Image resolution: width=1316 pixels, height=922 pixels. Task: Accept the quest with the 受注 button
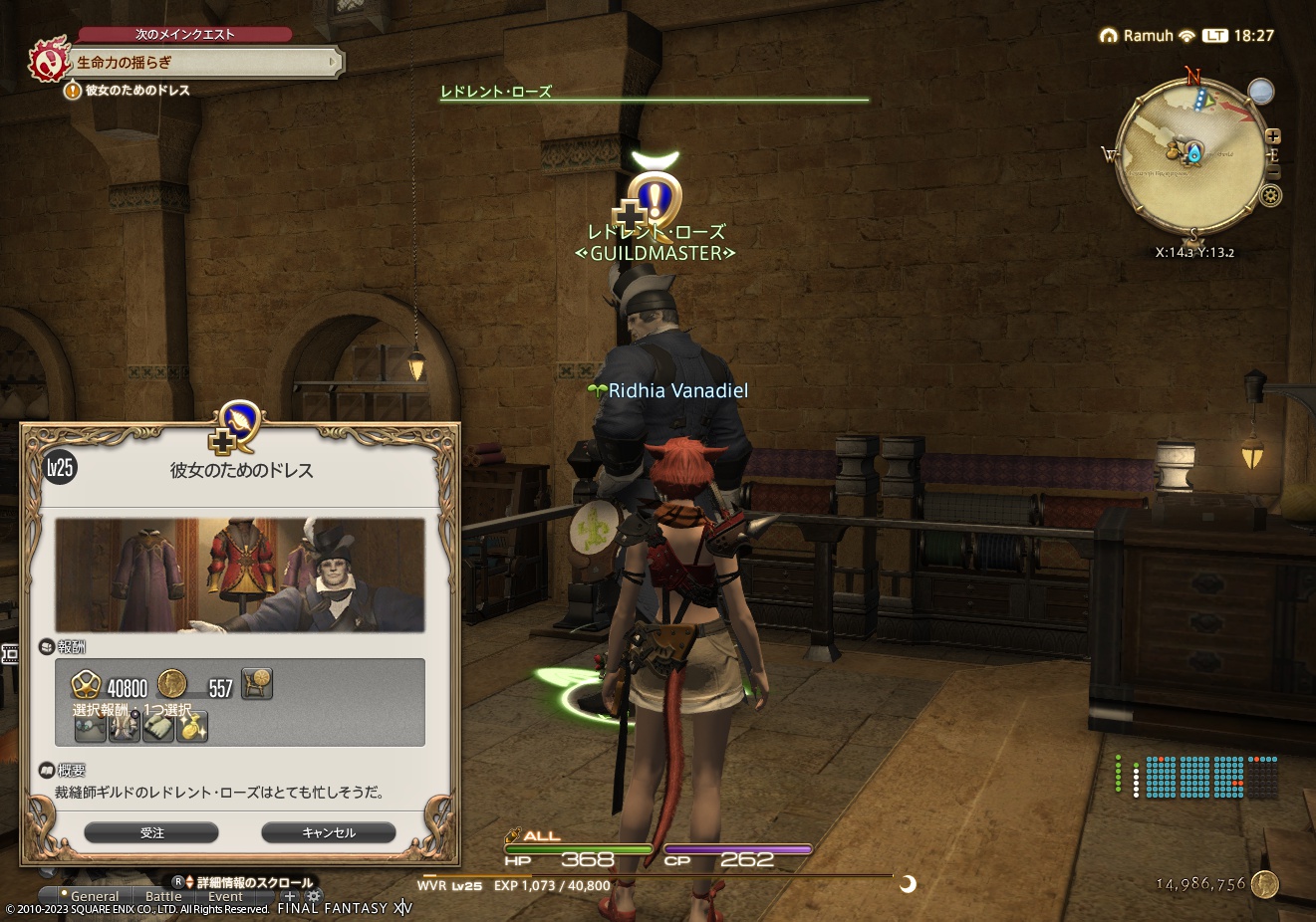[x=151, y=832]
